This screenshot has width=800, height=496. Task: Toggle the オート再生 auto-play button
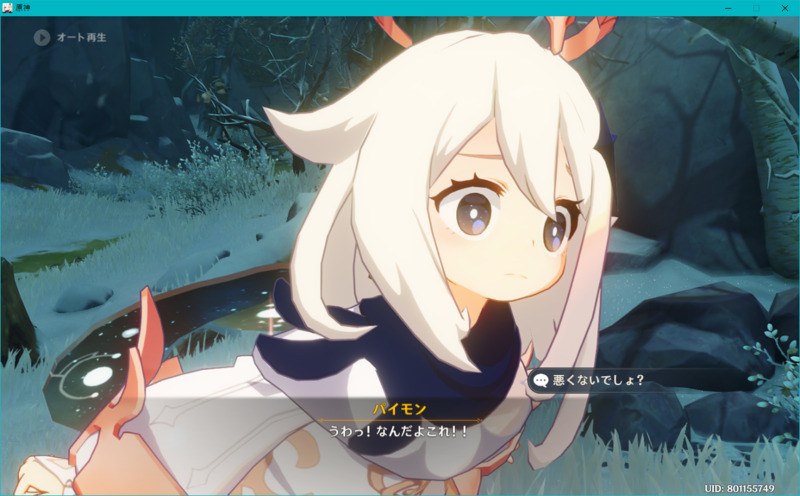click(42, 38)
